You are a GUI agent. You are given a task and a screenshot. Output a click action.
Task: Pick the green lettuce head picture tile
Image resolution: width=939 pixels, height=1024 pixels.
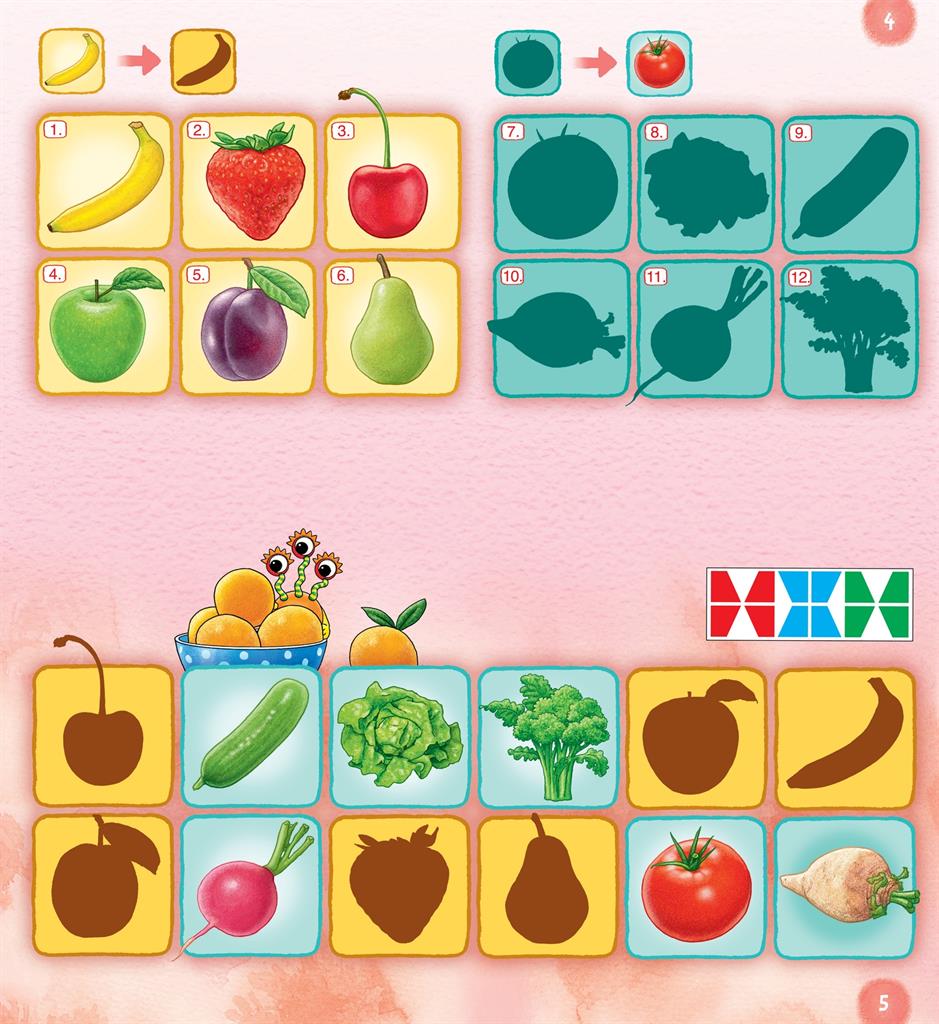[x=400, y=736]
